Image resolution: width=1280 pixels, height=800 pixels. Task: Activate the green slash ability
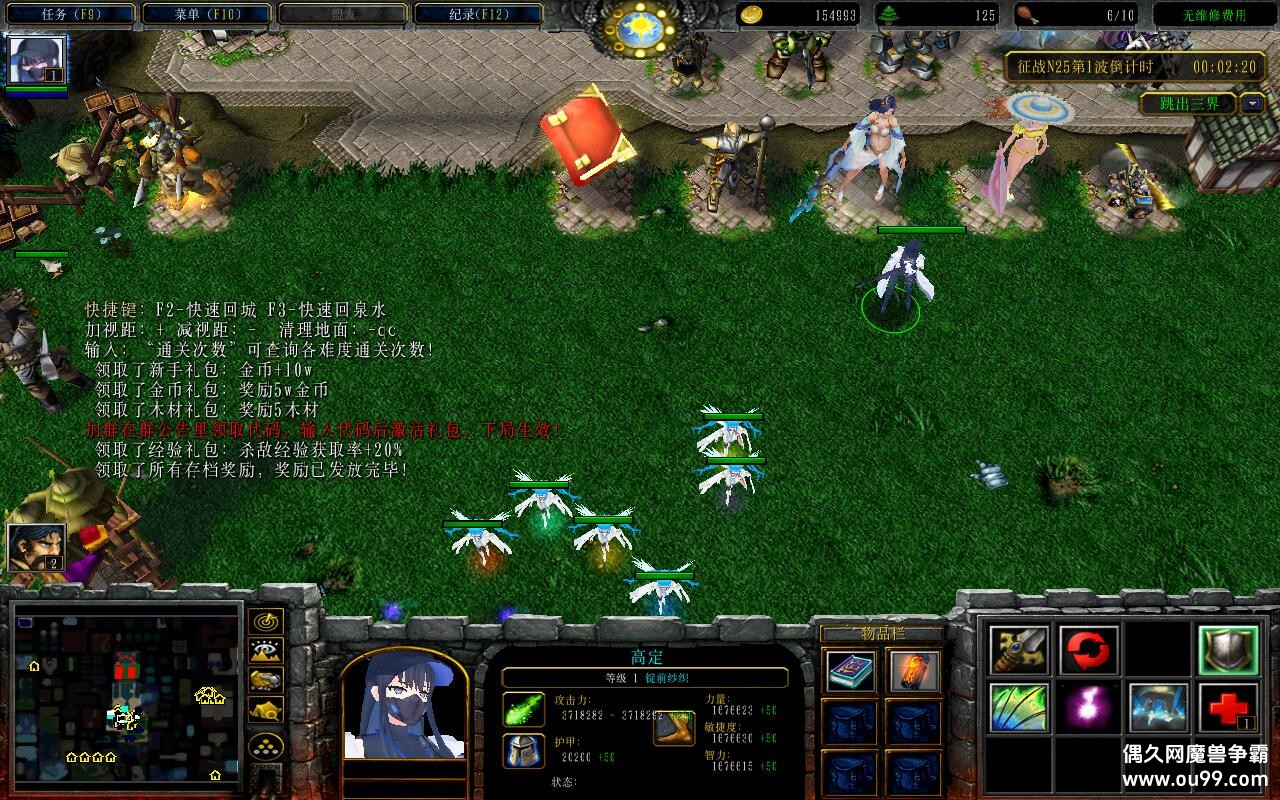click(1019, 708)
